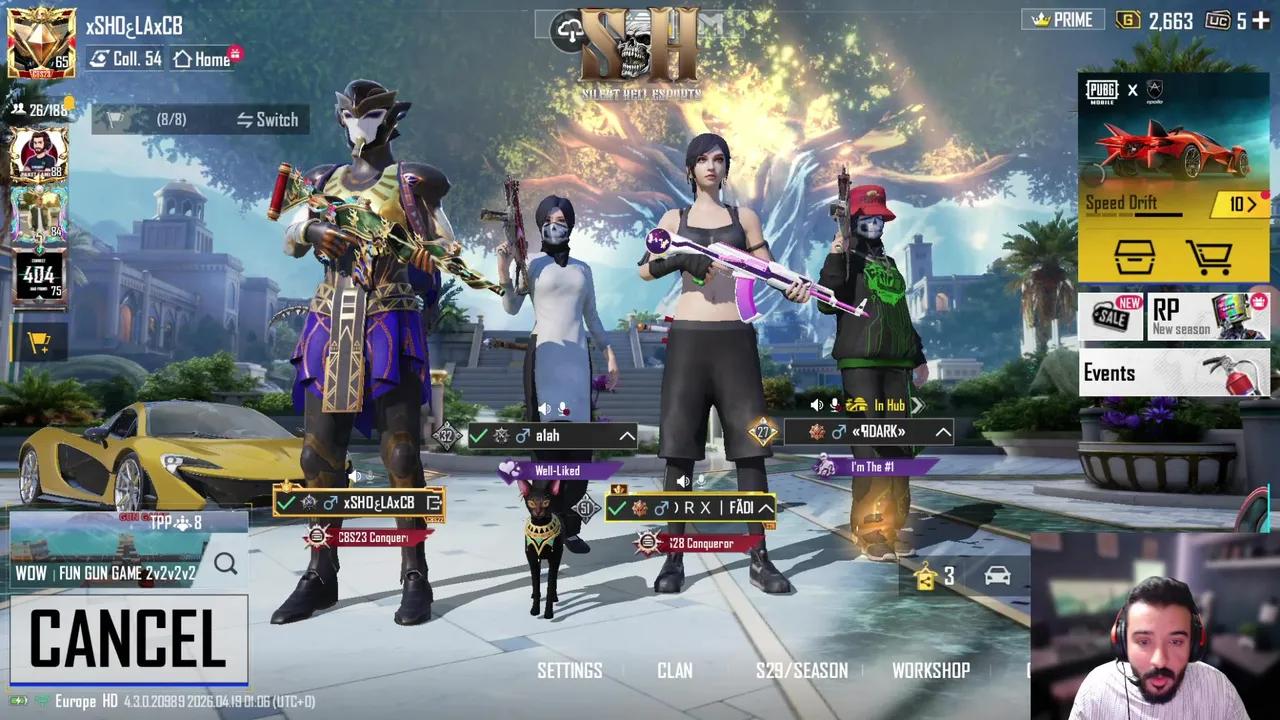Collapse the ЯDARK nameplate chevron

(x=939, y=432)
